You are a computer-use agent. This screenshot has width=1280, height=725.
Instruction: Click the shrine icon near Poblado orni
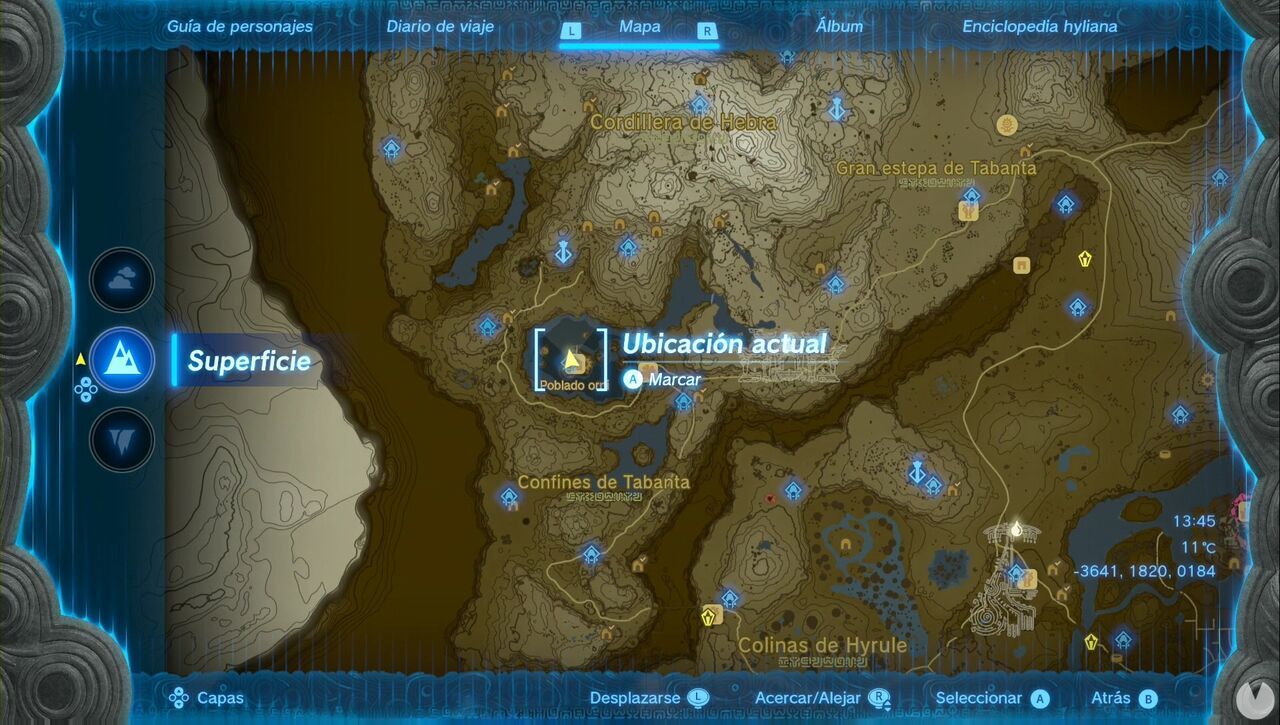487,325
